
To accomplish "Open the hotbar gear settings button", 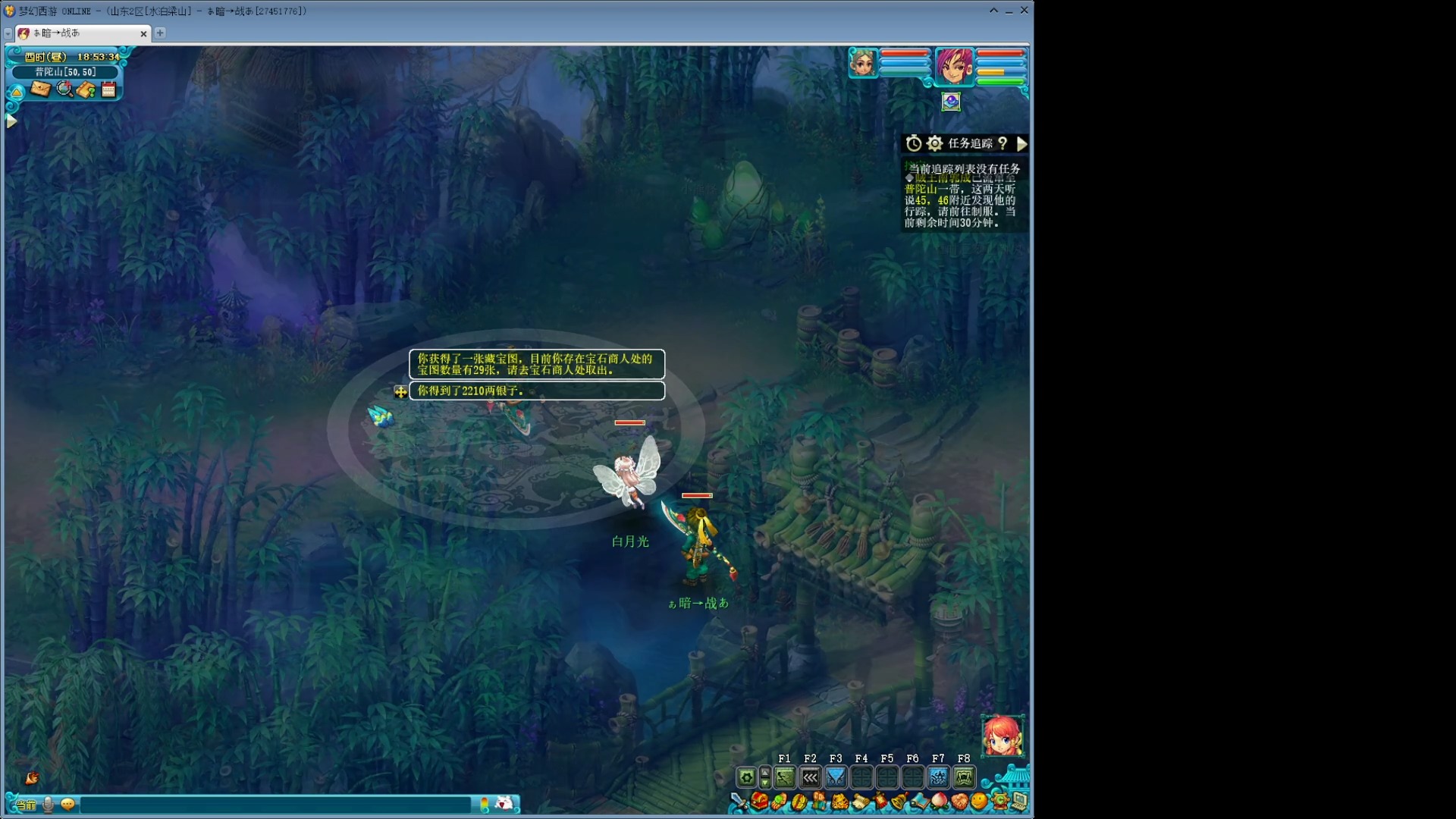I will click(746, 777).
